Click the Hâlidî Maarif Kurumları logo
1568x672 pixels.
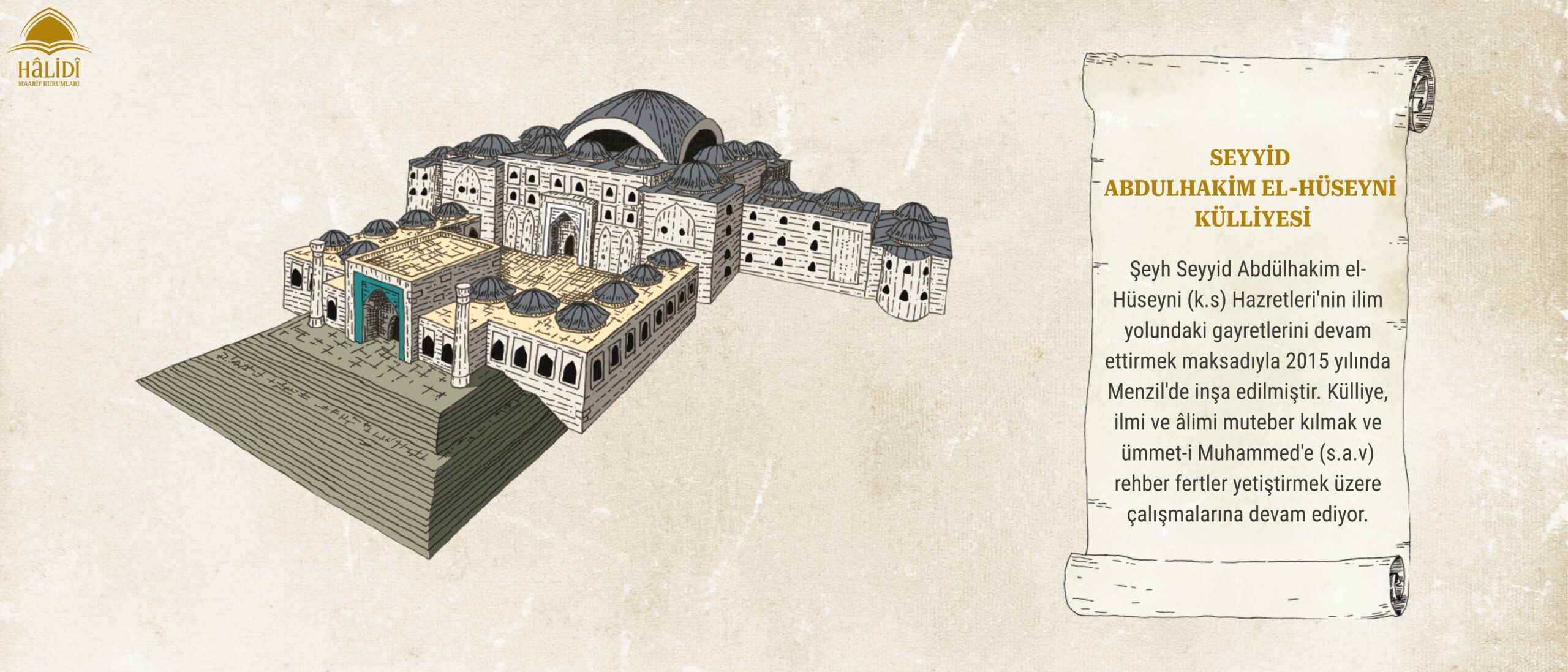click(x=48, y=48)
